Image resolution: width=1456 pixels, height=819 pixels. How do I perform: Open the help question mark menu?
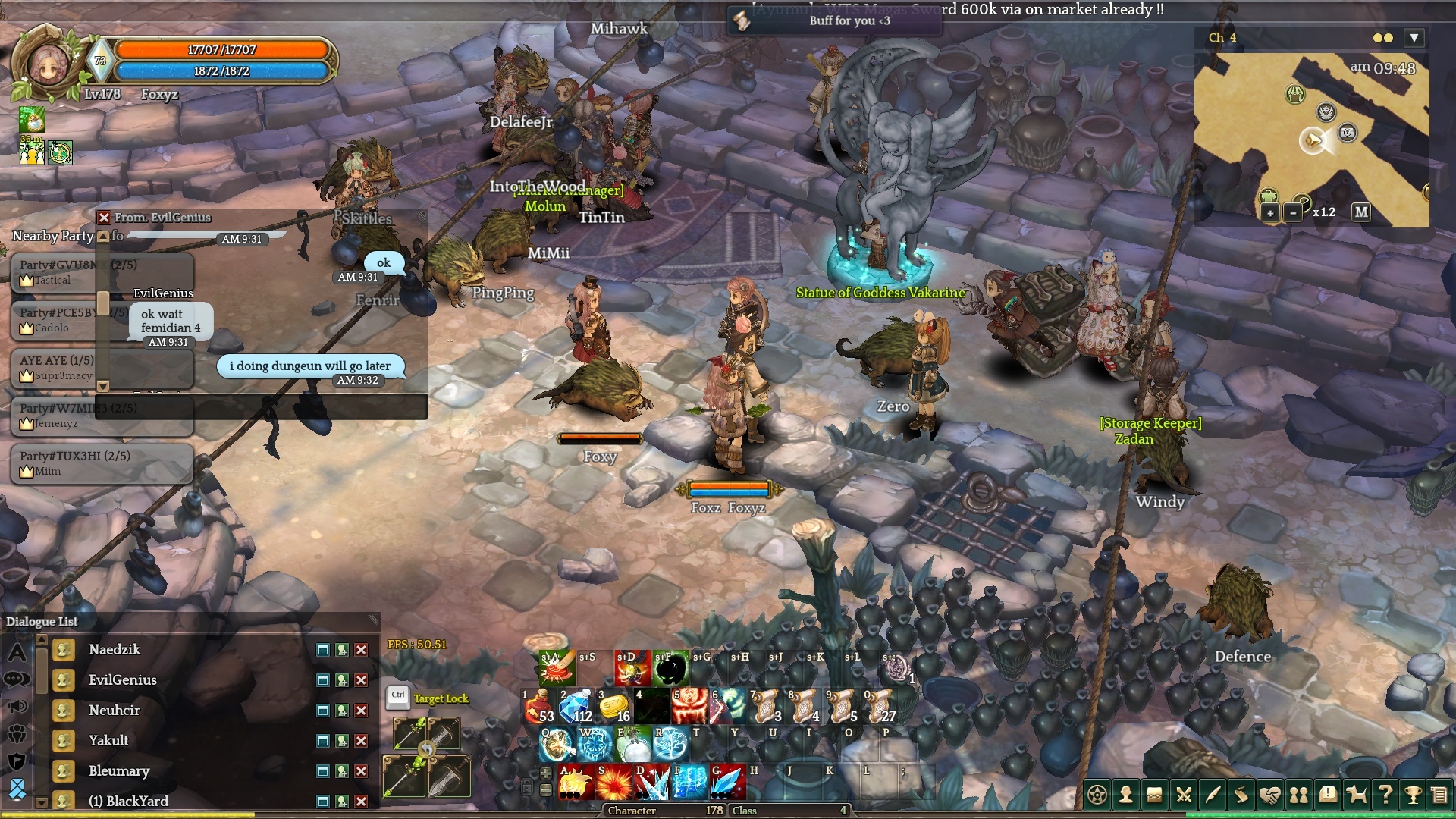pos(1385,795)
